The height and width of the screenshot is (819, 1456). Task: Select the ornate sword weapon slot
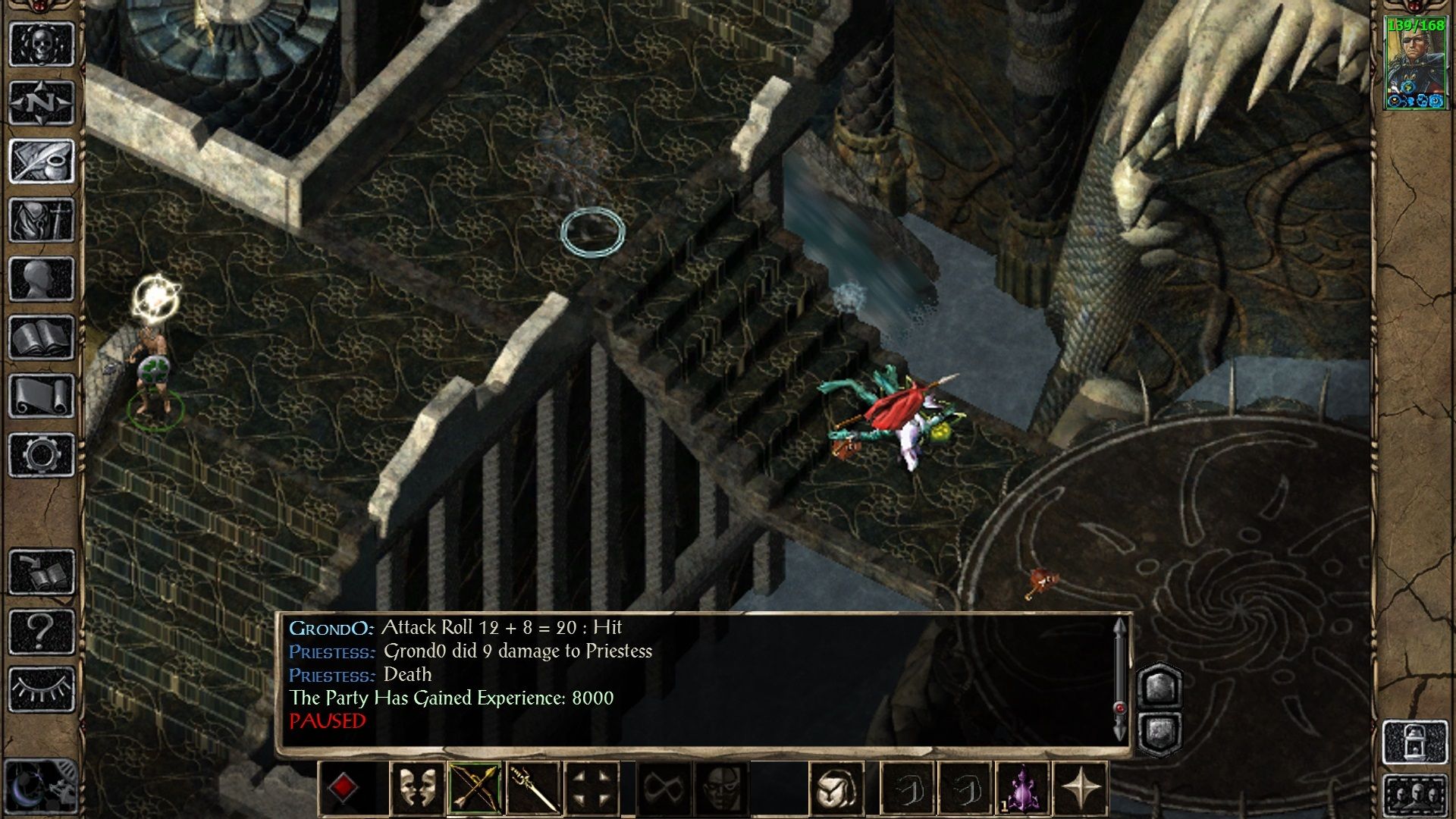pos(533,789)
